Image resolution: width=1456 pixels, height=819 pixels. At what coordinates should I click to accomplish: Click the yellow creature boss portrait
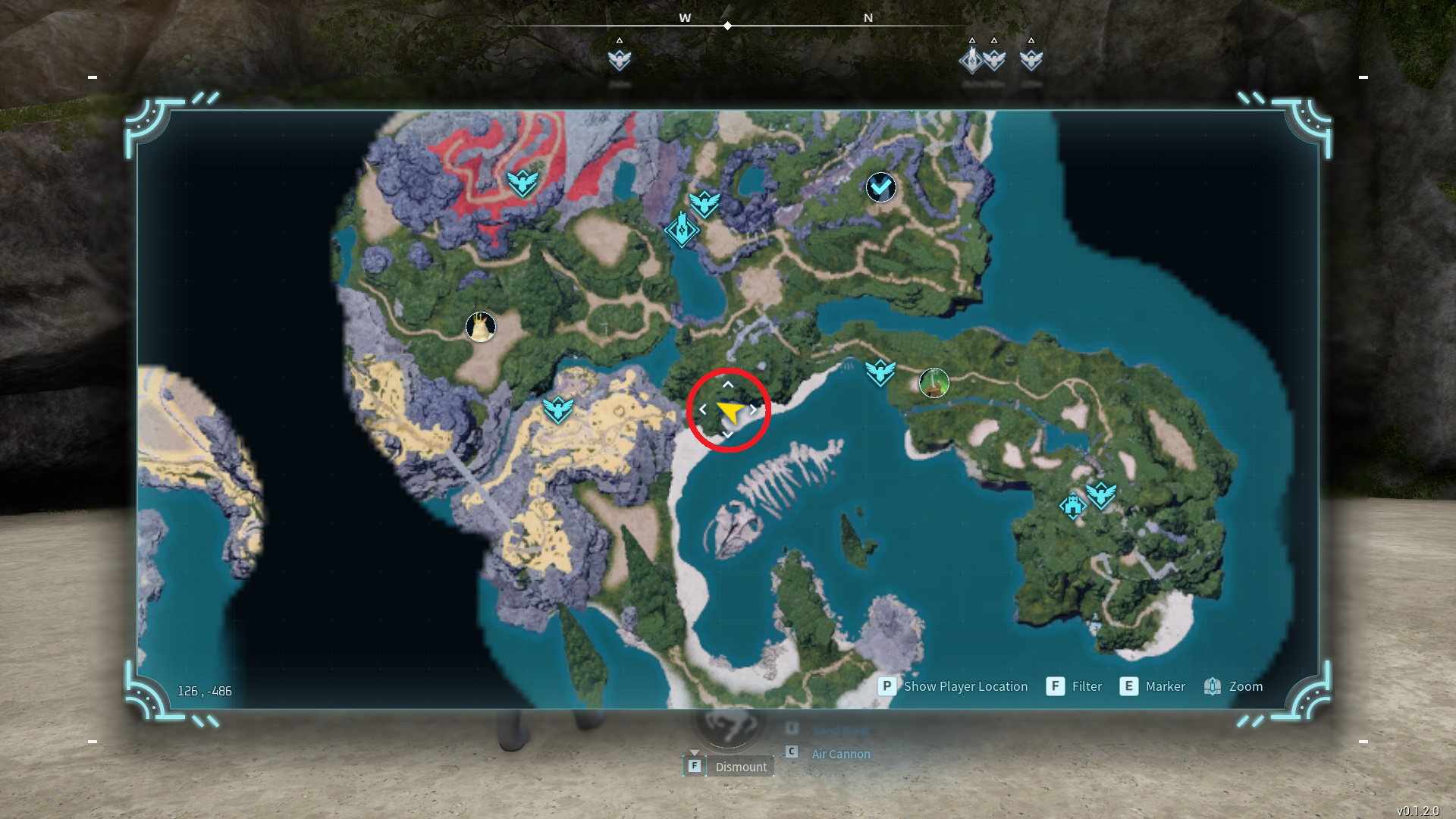point(480,327)
